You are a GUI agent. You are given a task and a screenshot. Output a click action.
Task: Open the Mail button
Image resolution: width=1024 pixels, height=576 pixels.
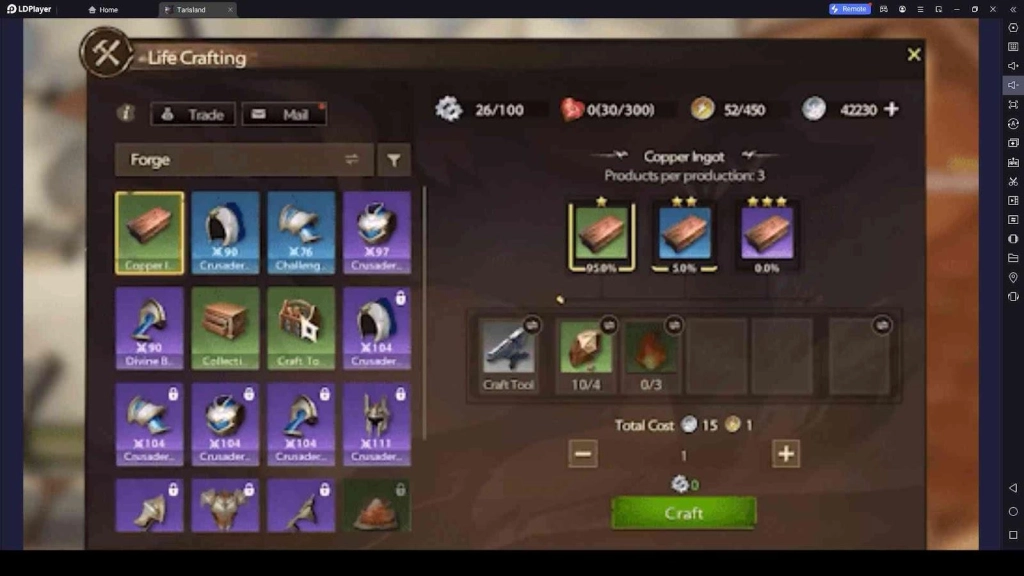[x=283, y=114]
